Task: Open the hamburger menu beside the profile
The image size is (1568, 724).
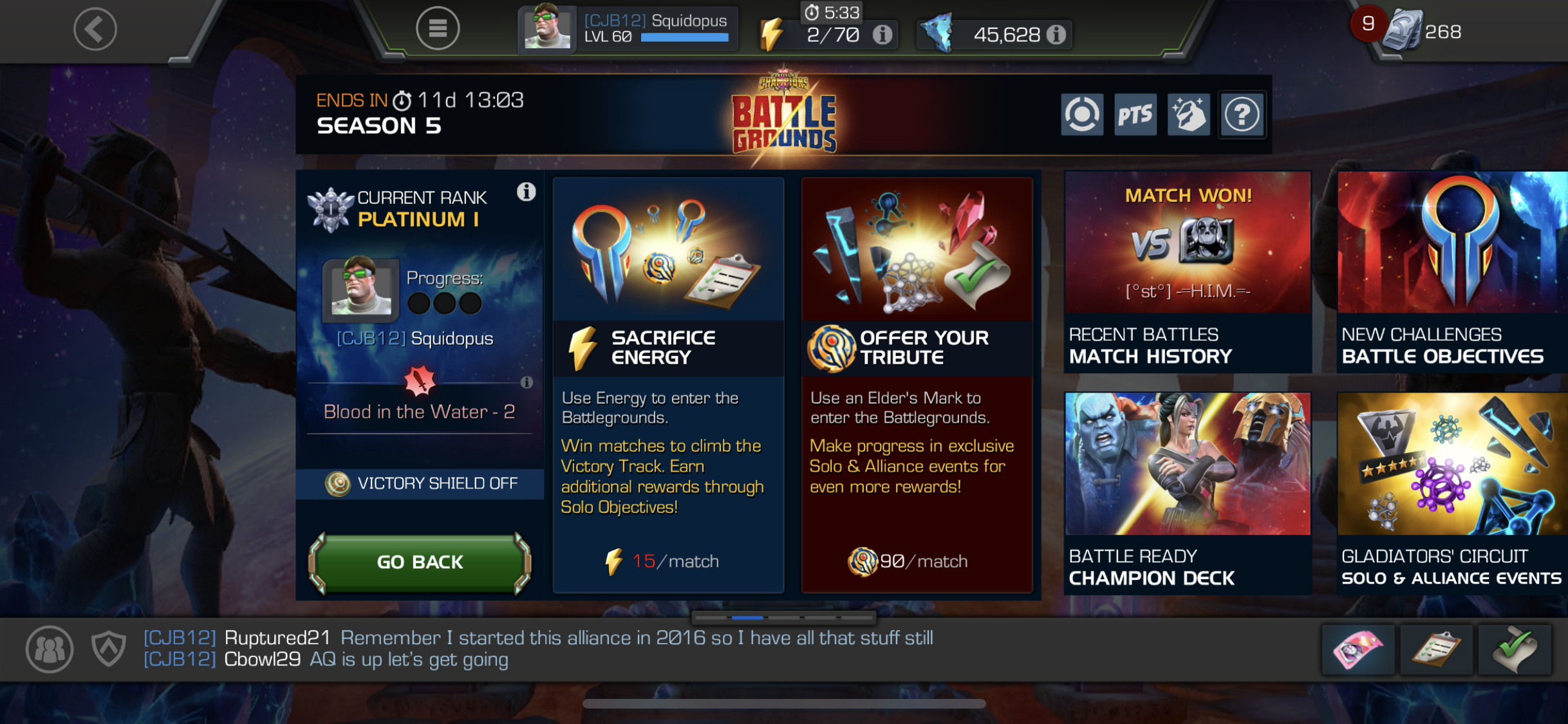Action: tap(438, 28)
